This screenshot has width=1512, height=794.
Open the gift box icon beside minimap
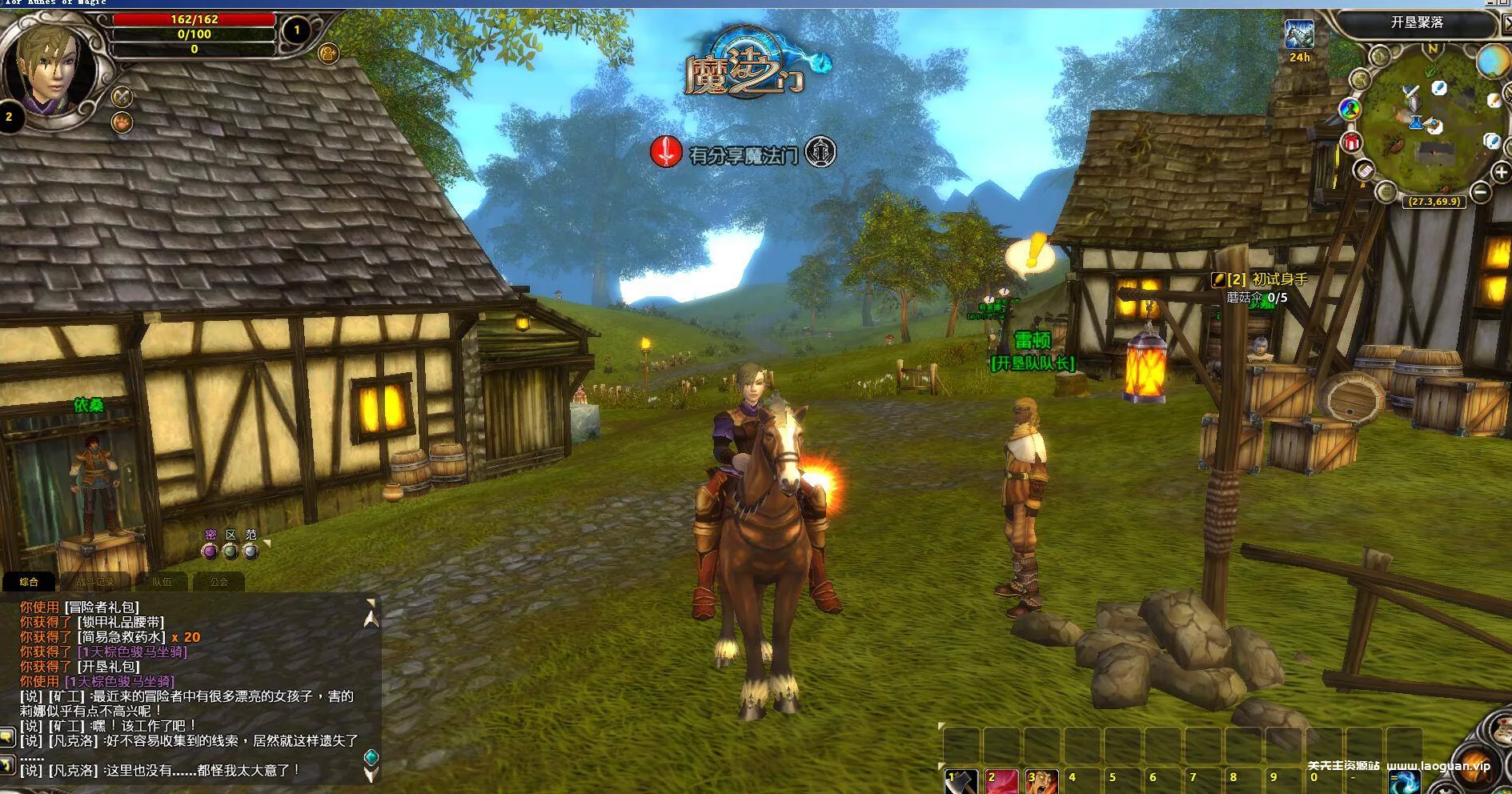[1352, 142]
